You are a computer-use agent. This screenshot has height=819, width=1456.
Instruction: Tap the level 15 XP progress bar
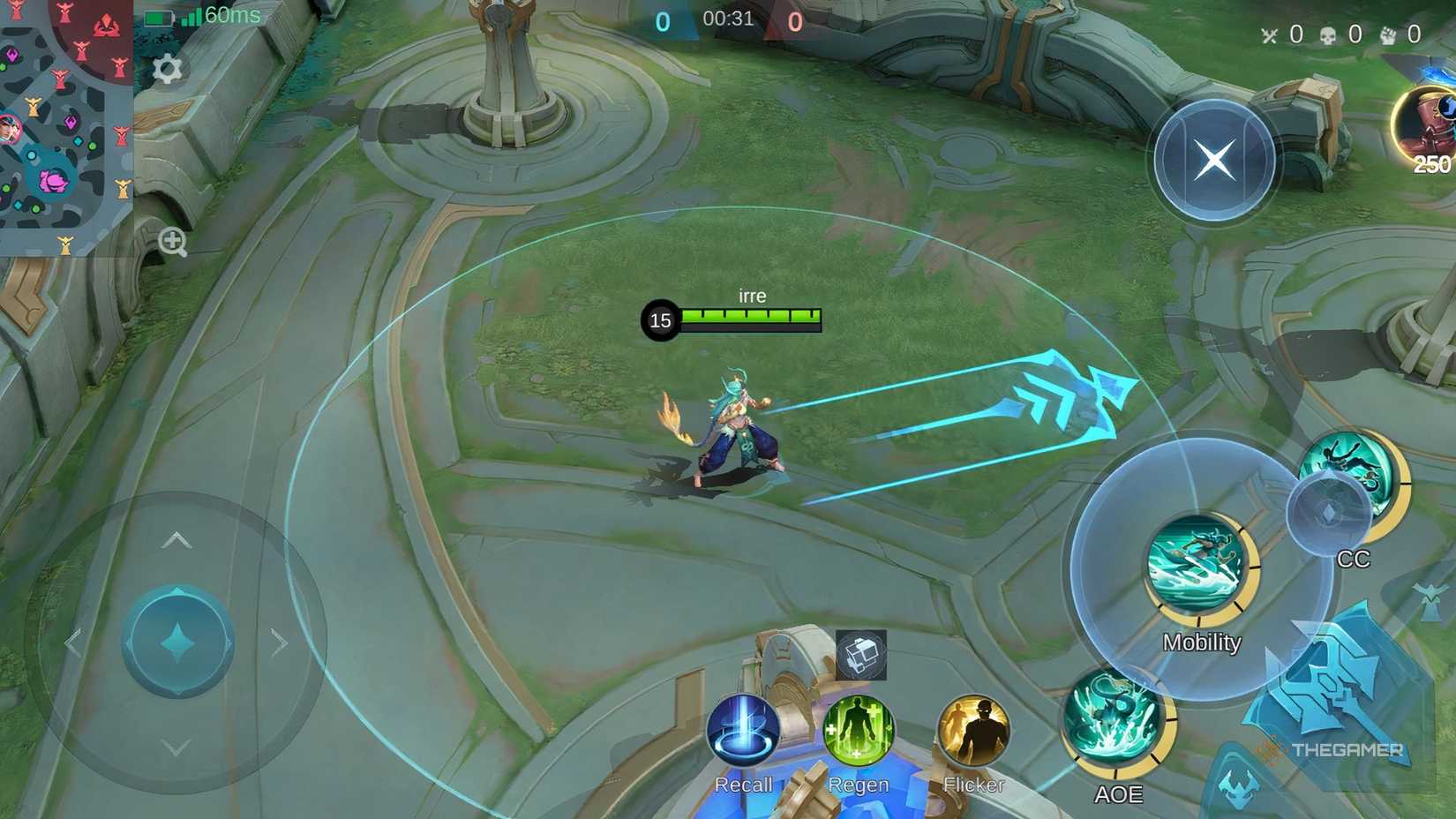tap(749, 316)
